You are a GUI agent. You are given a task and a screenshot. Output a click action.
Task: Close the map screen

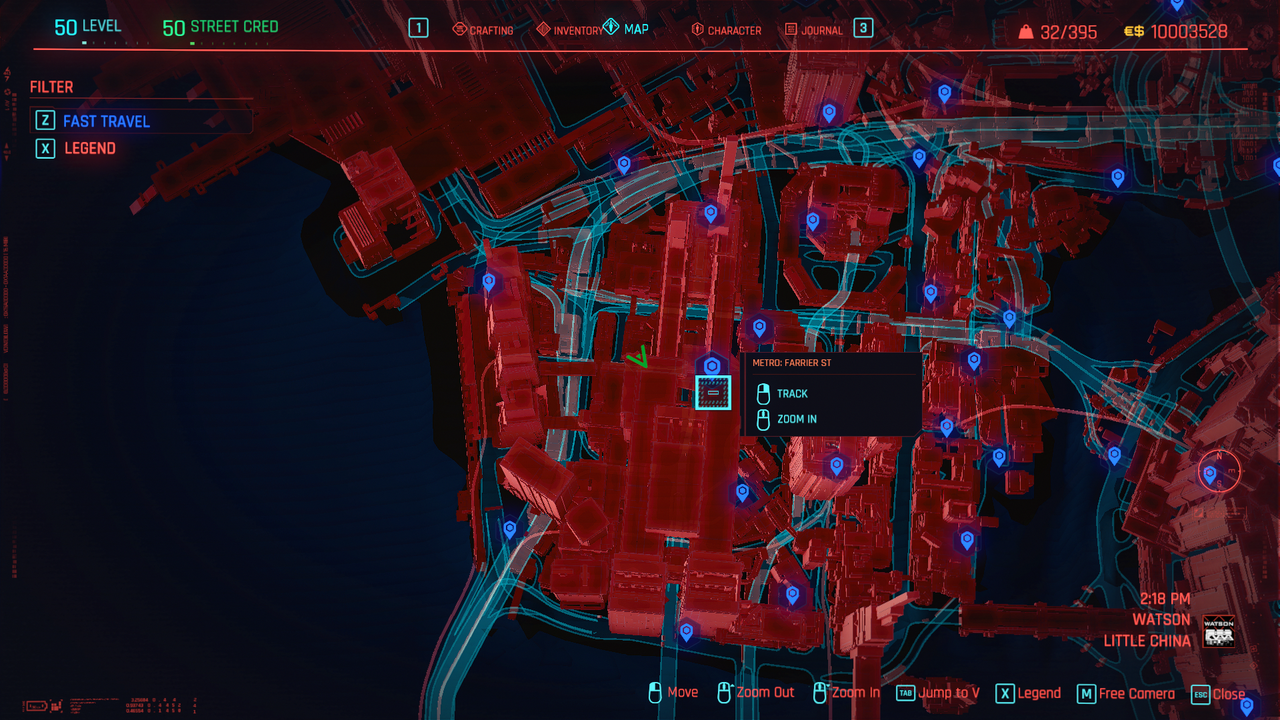[x=1218, y=693]
